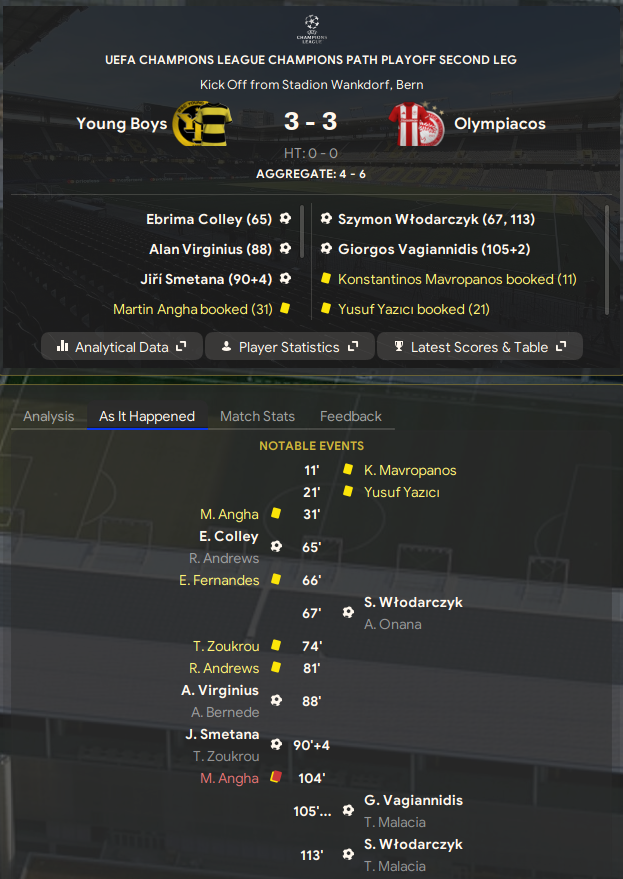Click G. Vagiannidis in notable events
The height and width of the screenshot is (879, 623).
click(413, 800)
